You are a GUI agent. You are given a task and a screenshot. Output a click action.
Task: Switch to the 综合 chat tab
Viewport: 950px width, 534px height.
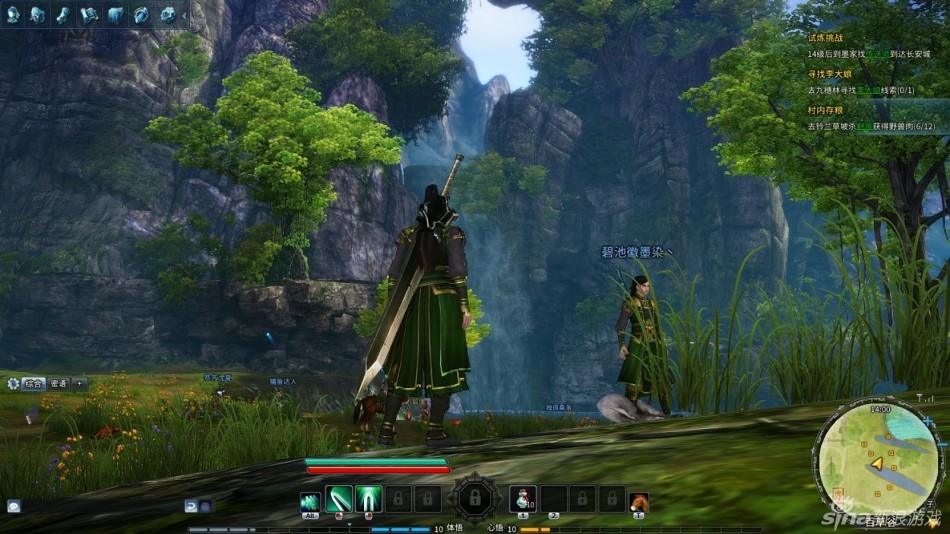34,383
